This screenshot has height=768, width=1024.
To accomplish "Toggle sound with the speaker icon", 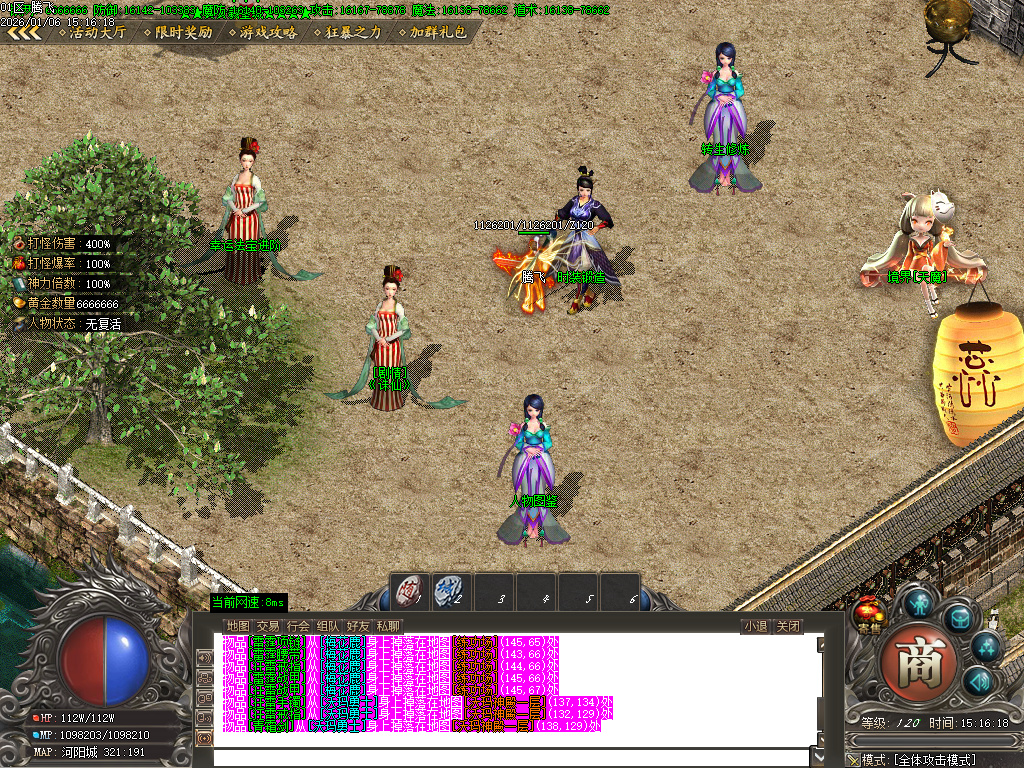I will 977,682.
